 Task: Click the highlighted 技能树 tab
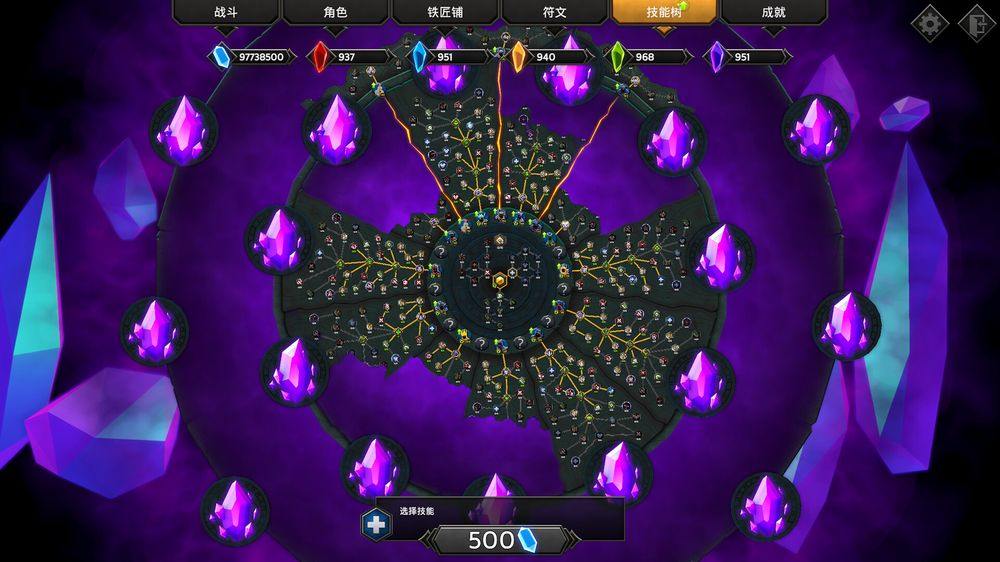point(664,13)
